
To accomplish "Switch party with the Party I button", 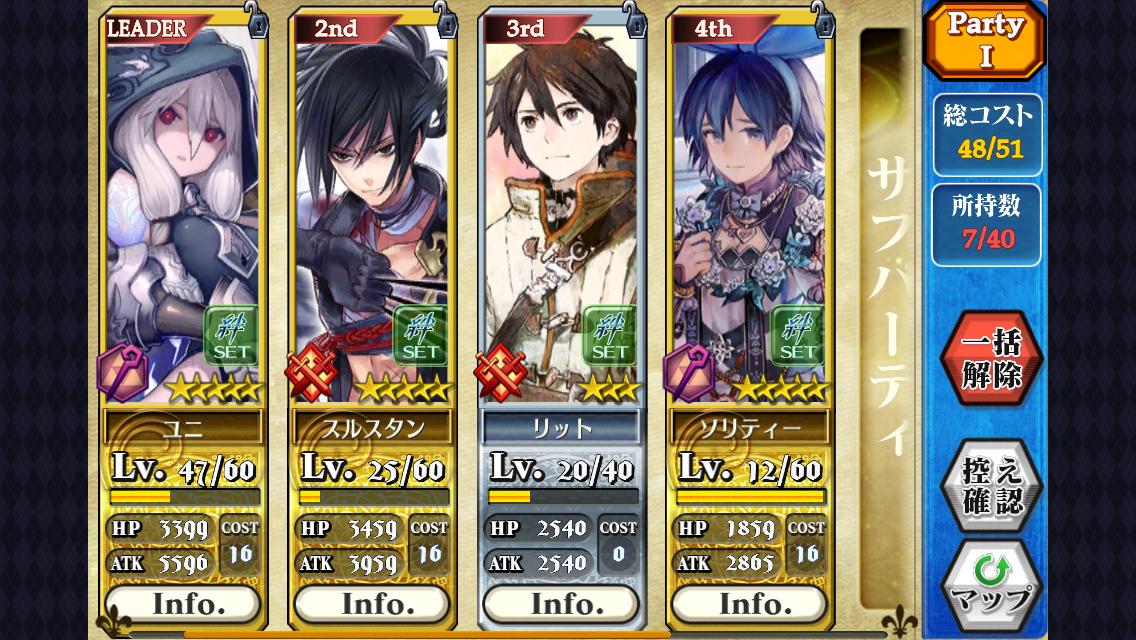I will (x=985, y=40).
